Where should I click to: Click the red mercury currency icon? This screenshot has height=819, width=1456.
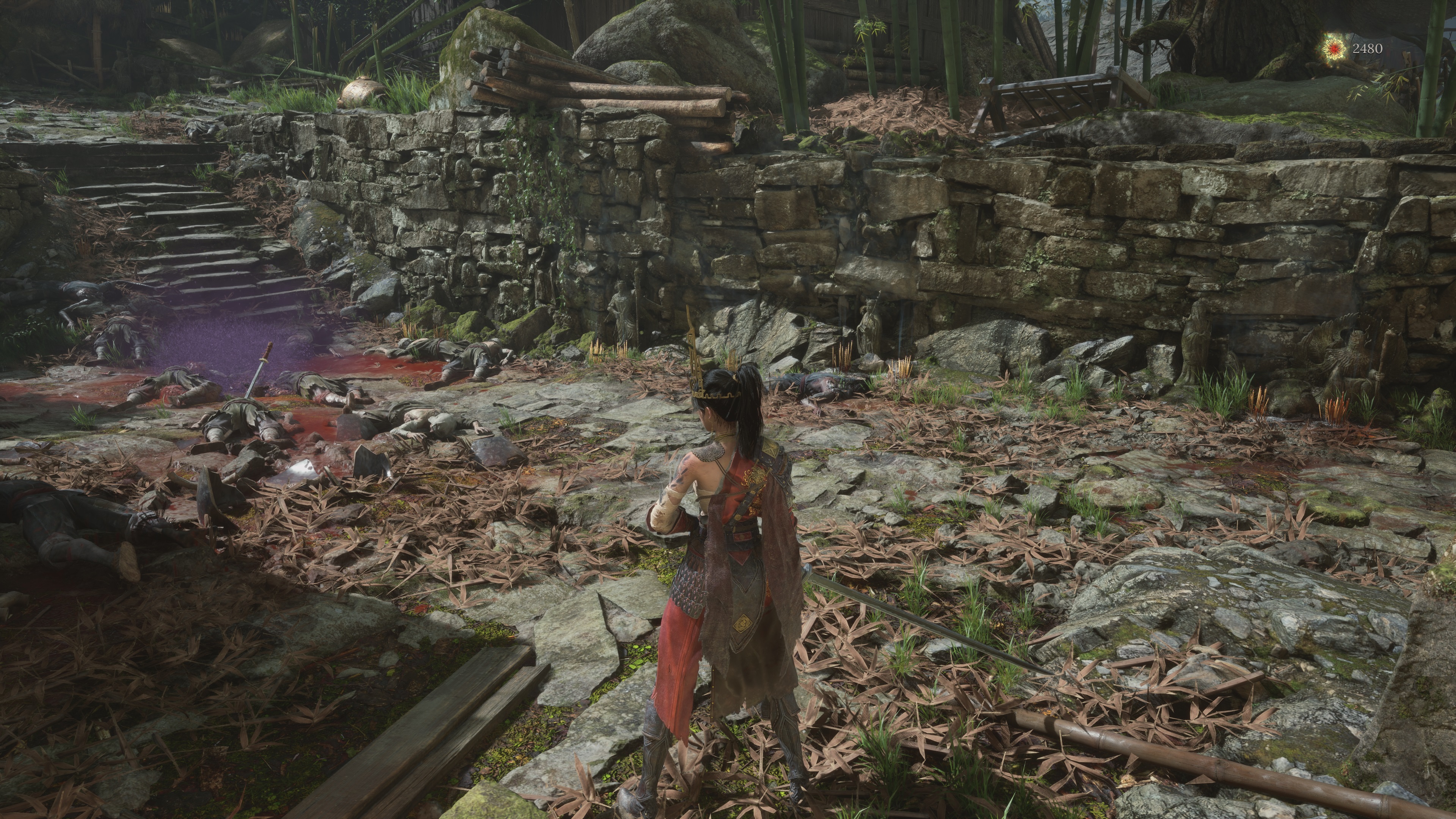click(x=1335, y=49)
